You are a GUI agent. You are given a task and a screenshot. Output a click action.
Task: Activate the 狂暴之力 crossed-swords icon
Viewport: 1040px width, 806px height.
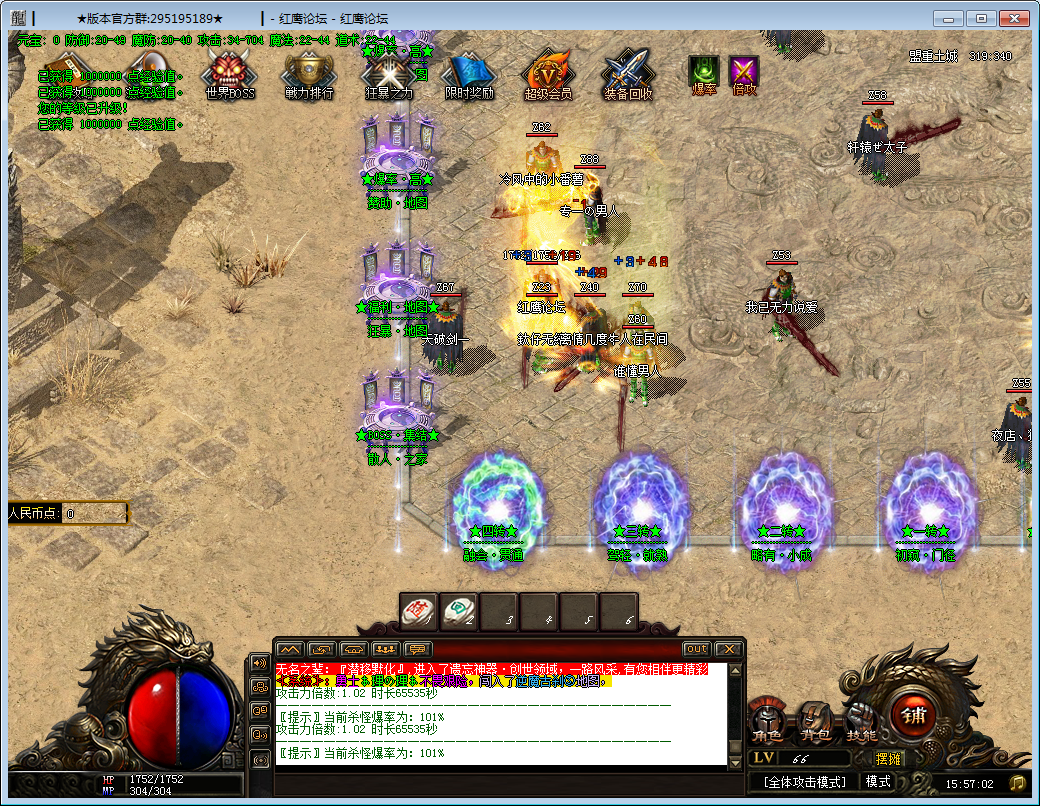click(x=389, y=73)
